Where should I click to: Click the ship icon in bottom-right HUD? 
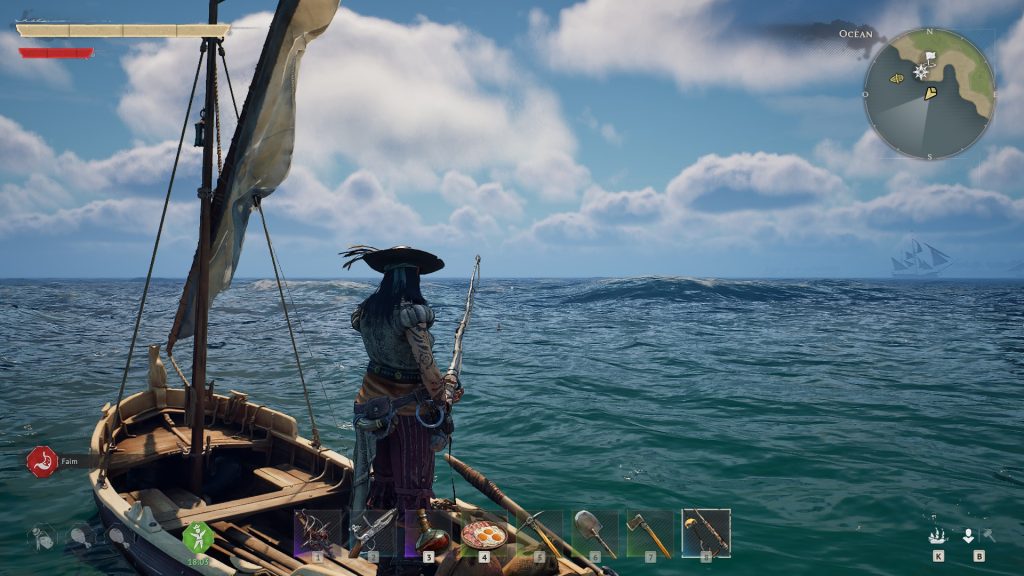tap(938, 536)
